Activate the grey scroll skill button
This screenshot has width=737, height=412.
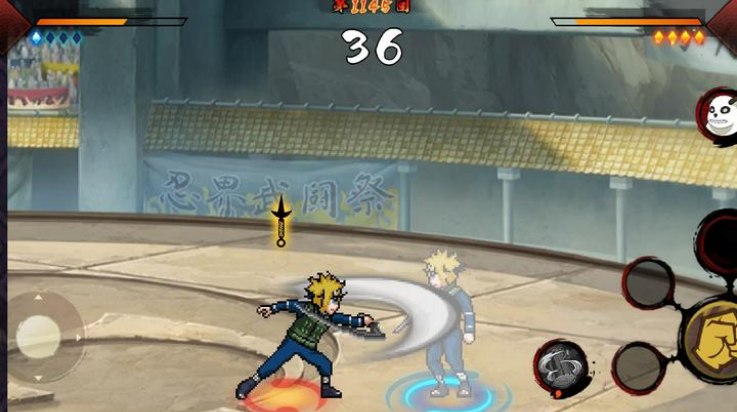(560, 366)
